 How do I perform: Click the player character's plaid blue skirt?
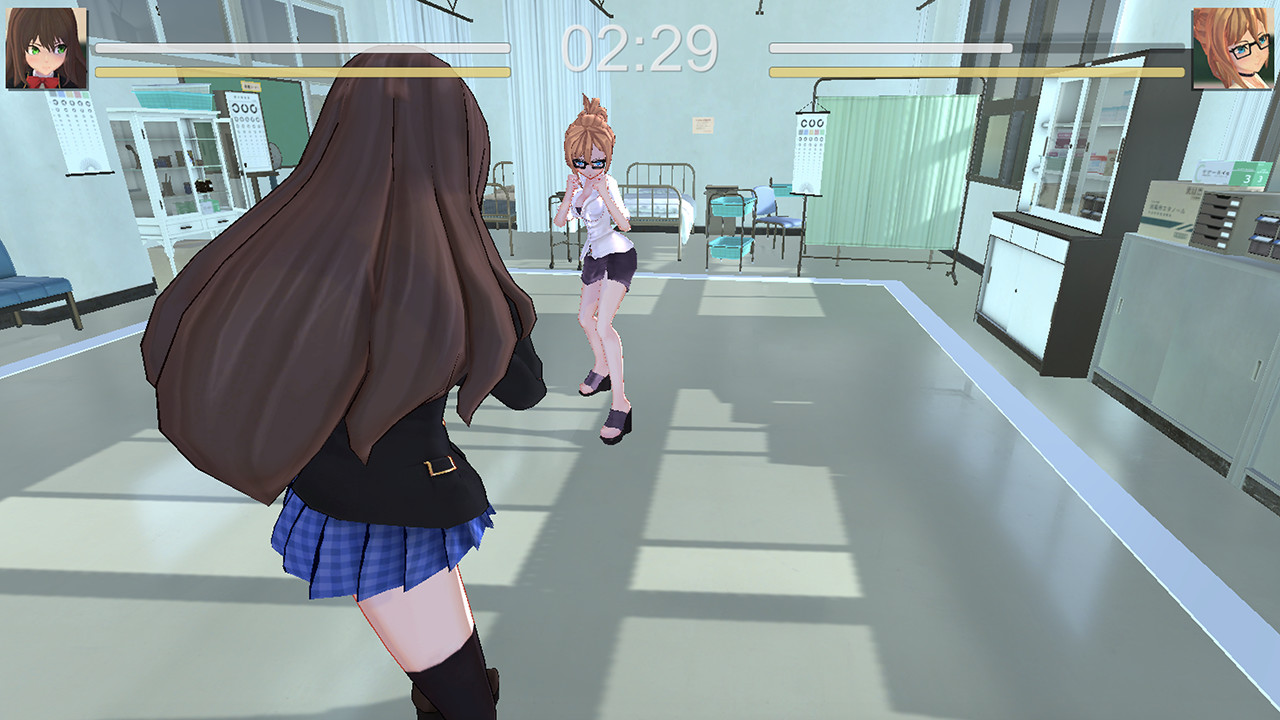tap(370, 545)
